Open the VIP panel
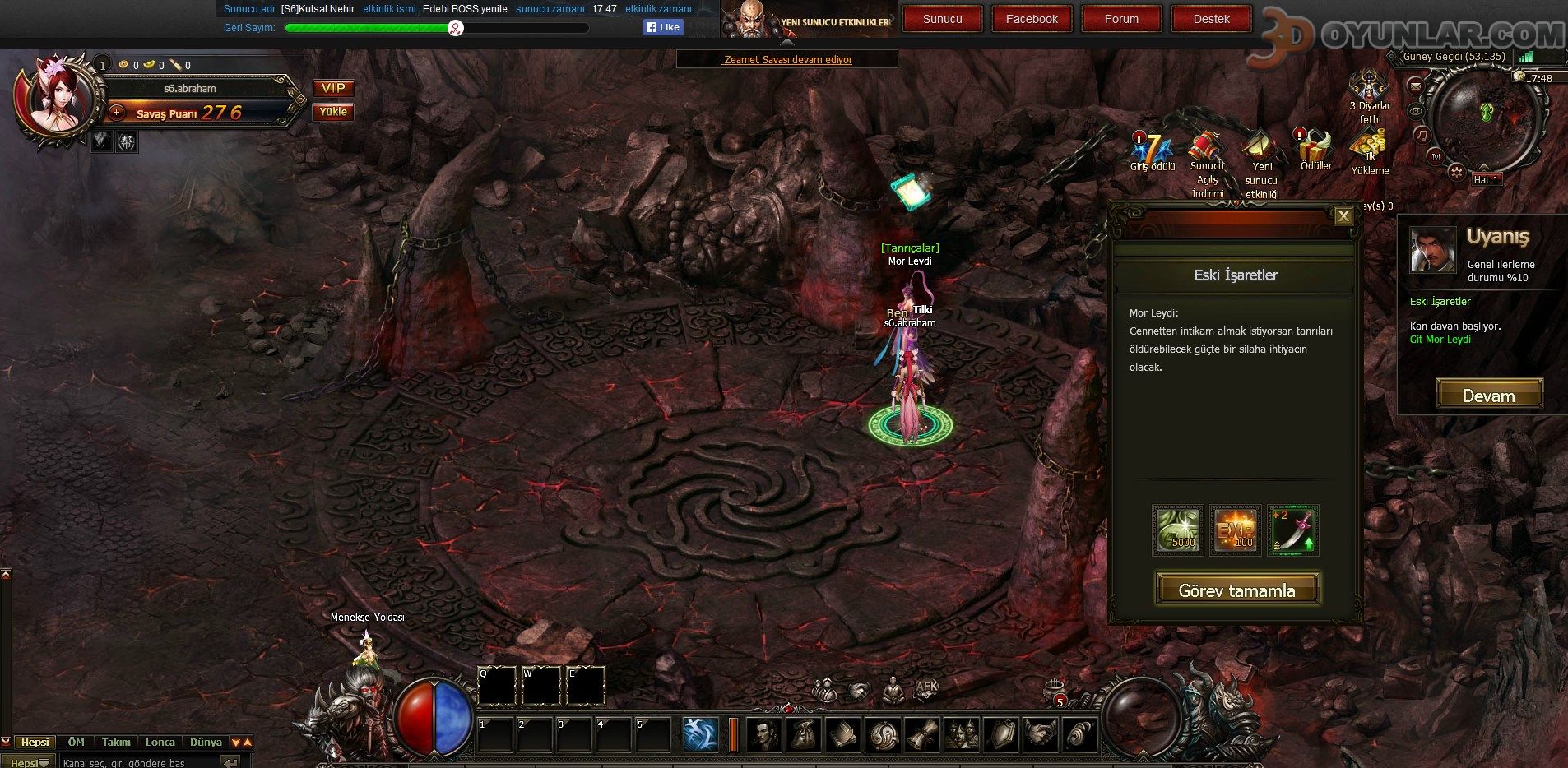Image resolution: width=1568 pixels, height=768 pixels. 333,88
